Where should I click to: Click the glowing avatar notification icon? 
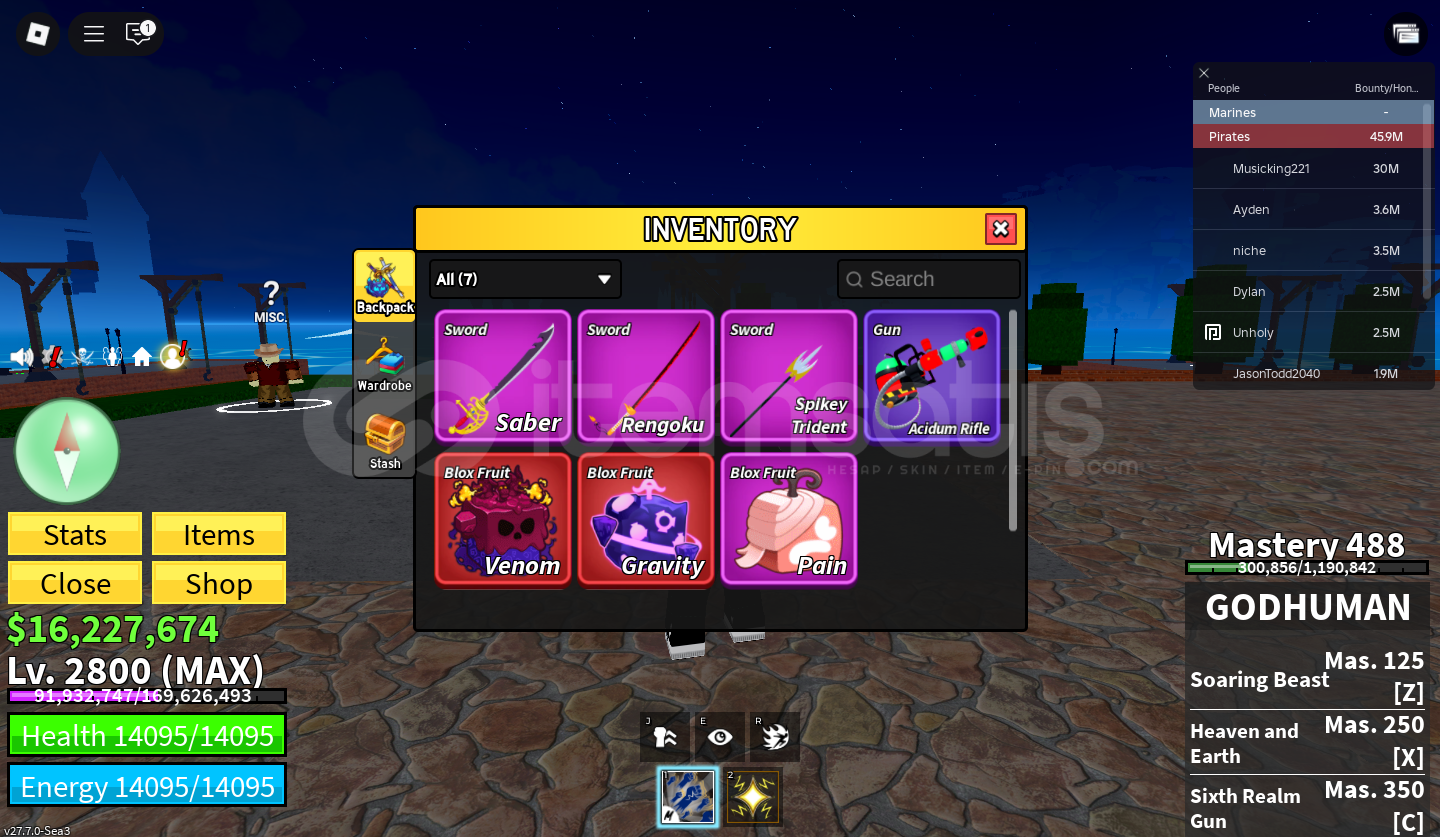[x=172, y=357]
